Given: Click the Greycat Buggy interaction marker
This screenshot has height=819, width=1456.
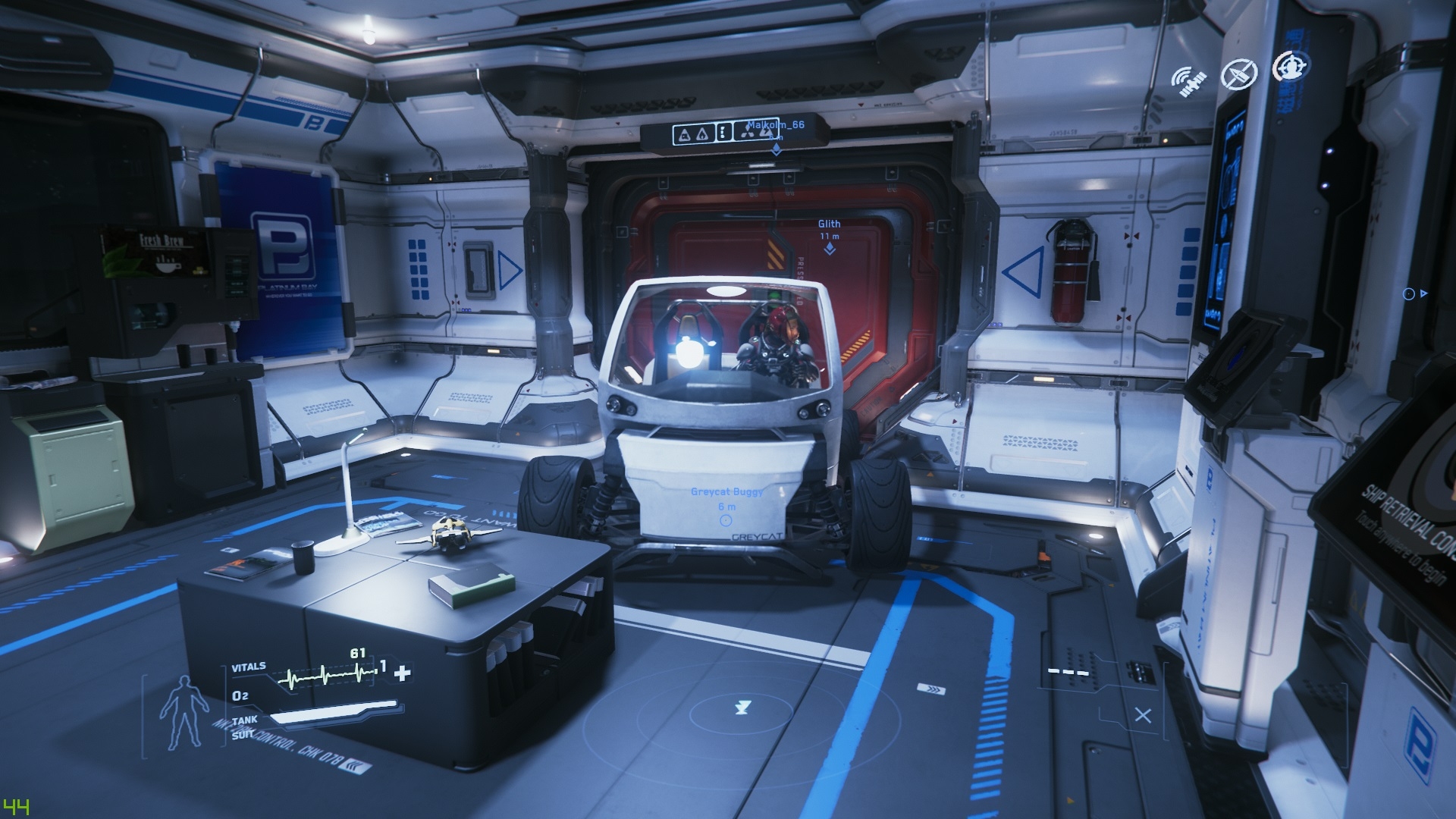Looking at the screenshot, I should 726,520.
